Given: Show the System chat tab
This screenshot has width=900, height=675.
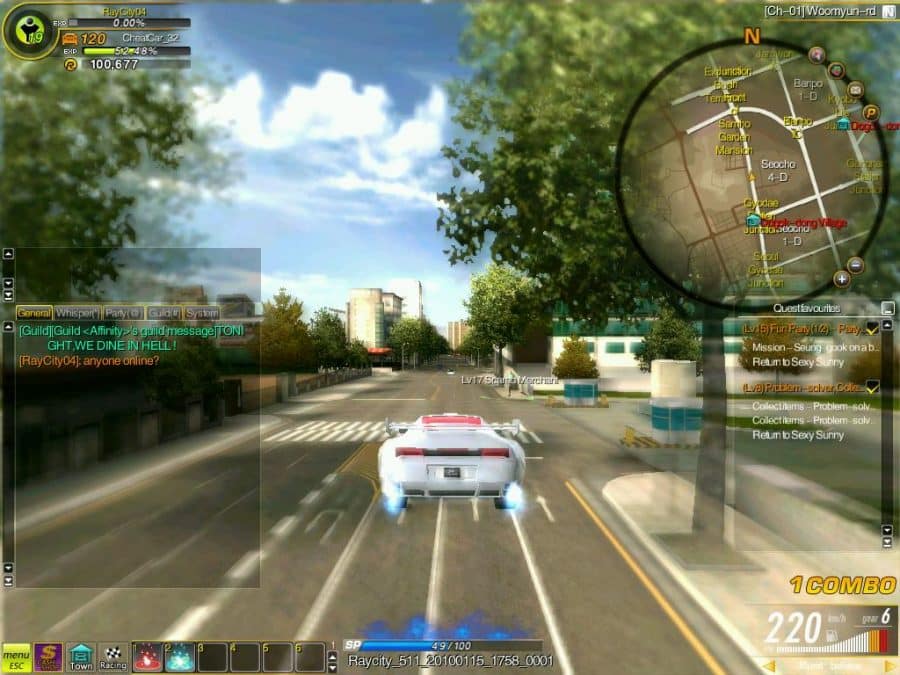Looking at the screenshot, I should (x=202, y=313).
